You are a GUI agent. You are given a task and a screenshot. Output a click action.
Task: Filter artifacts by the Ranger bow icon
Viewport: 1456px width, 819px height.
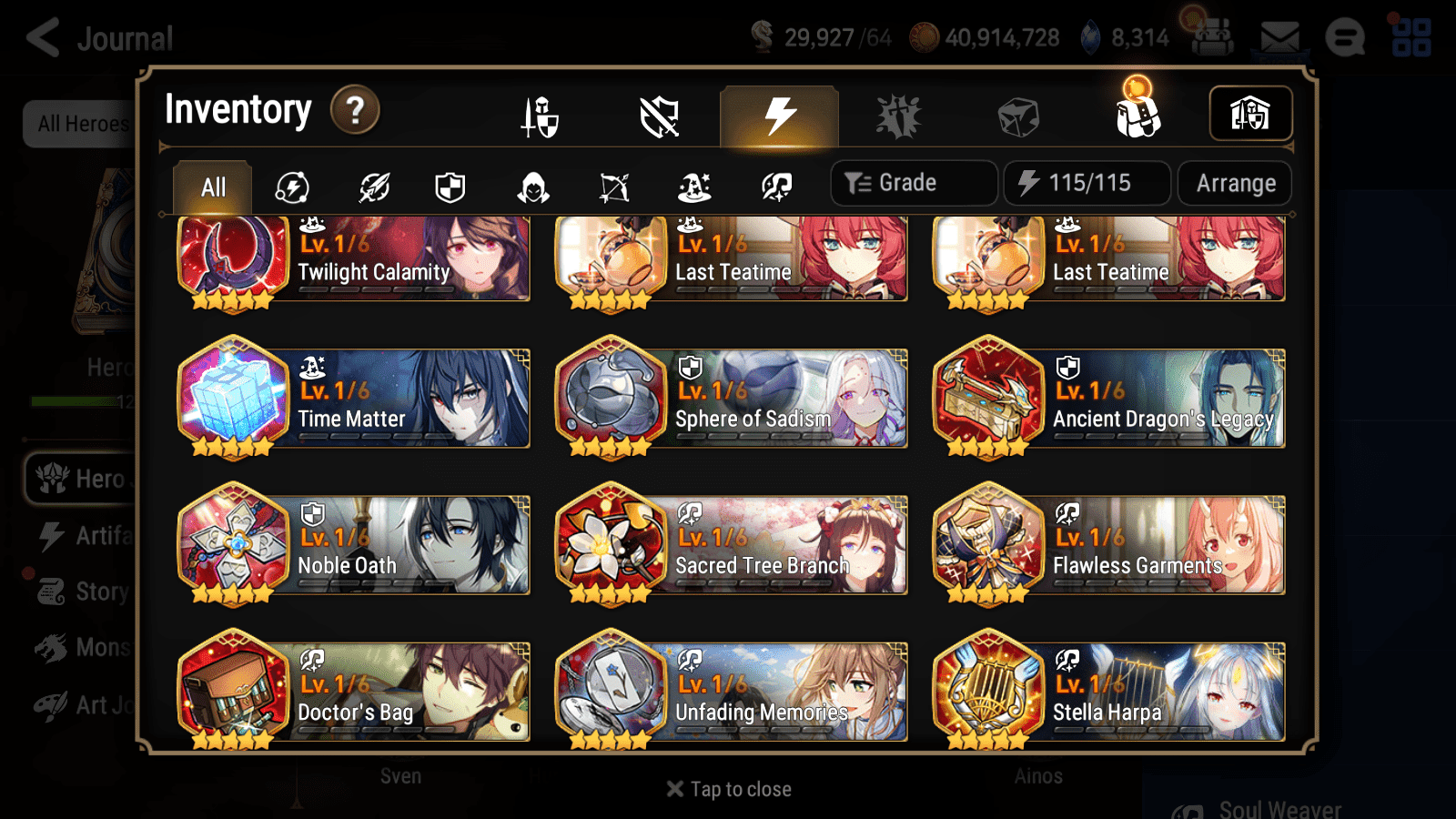tap(614, 187)
